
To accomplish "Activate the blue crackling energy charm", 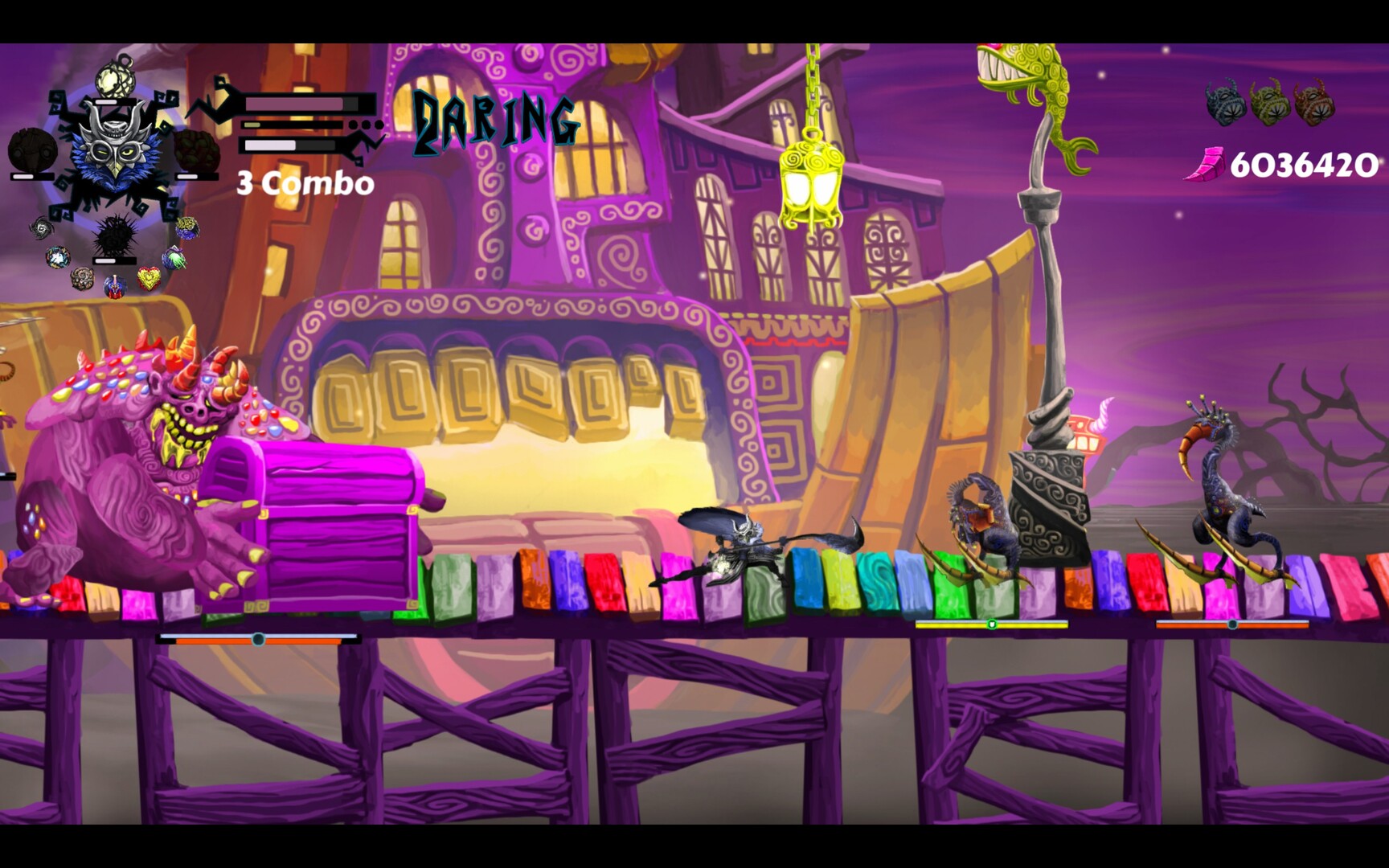I will coord(58,257).
